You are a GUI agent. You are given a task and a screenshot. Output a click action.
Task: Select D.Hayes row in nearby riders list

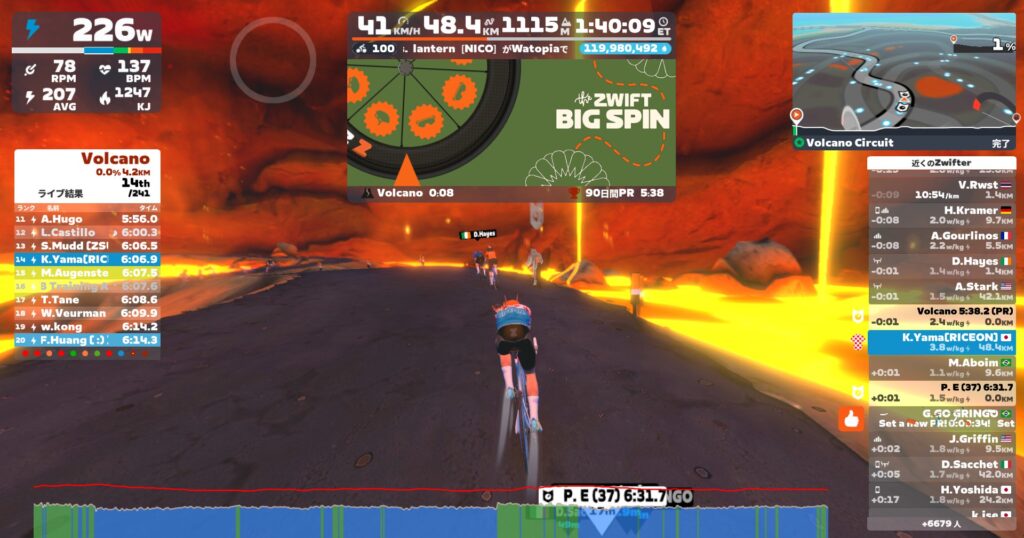(x=941, y=266)
